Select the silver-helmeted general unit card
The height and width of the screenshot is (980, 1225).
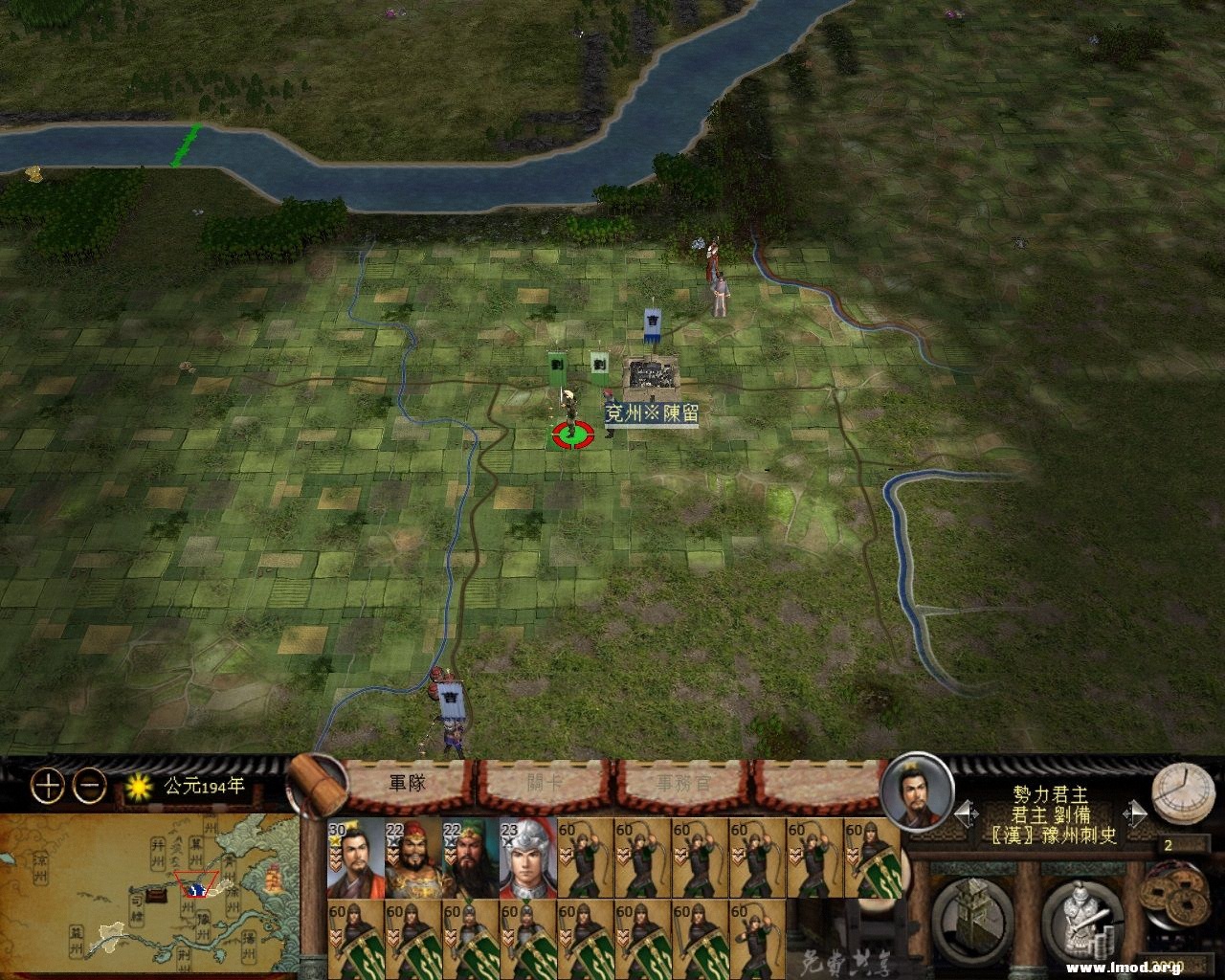tap(527, 857)
